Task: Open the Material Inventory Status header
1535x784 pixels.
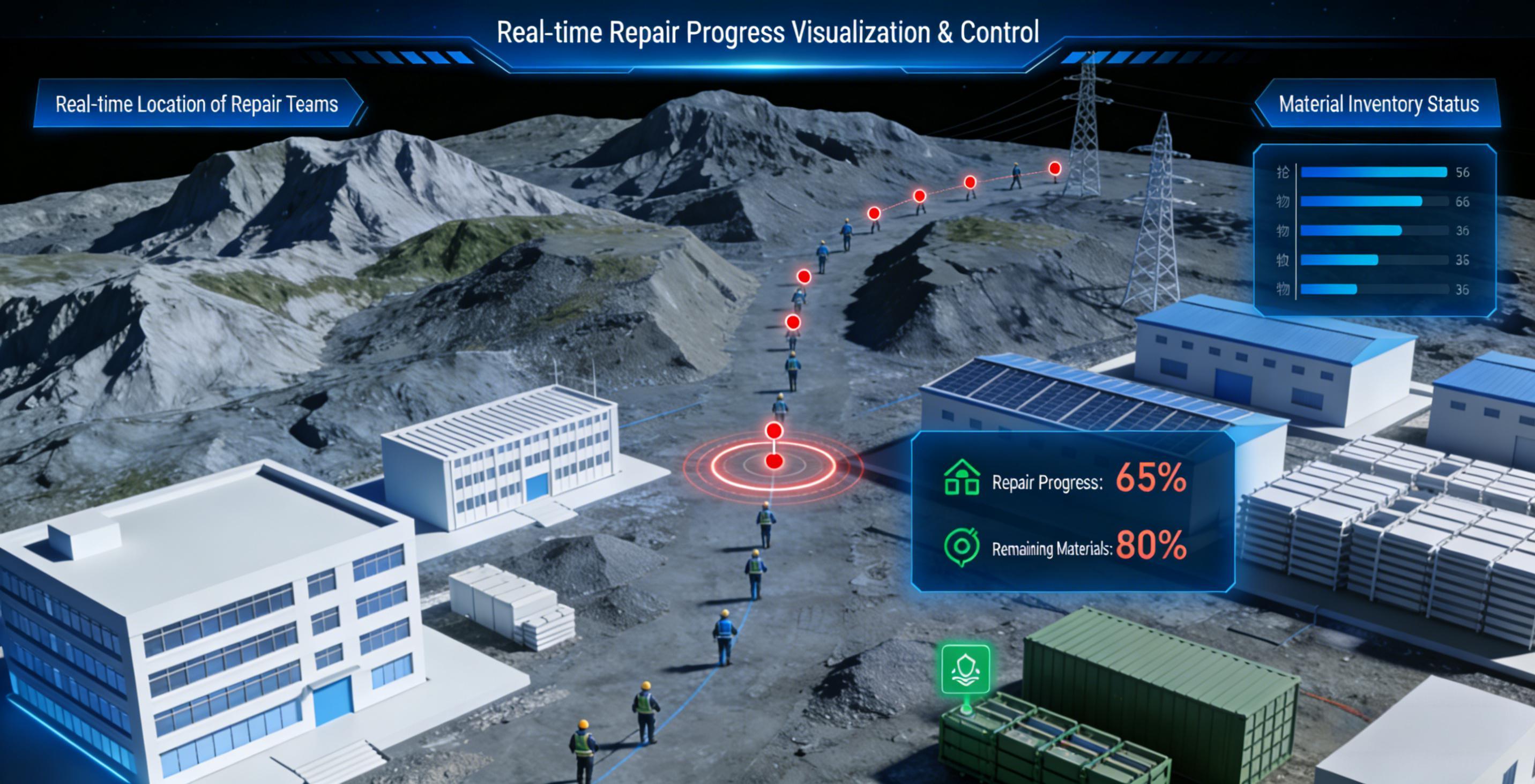Action: pos(1377,104)
